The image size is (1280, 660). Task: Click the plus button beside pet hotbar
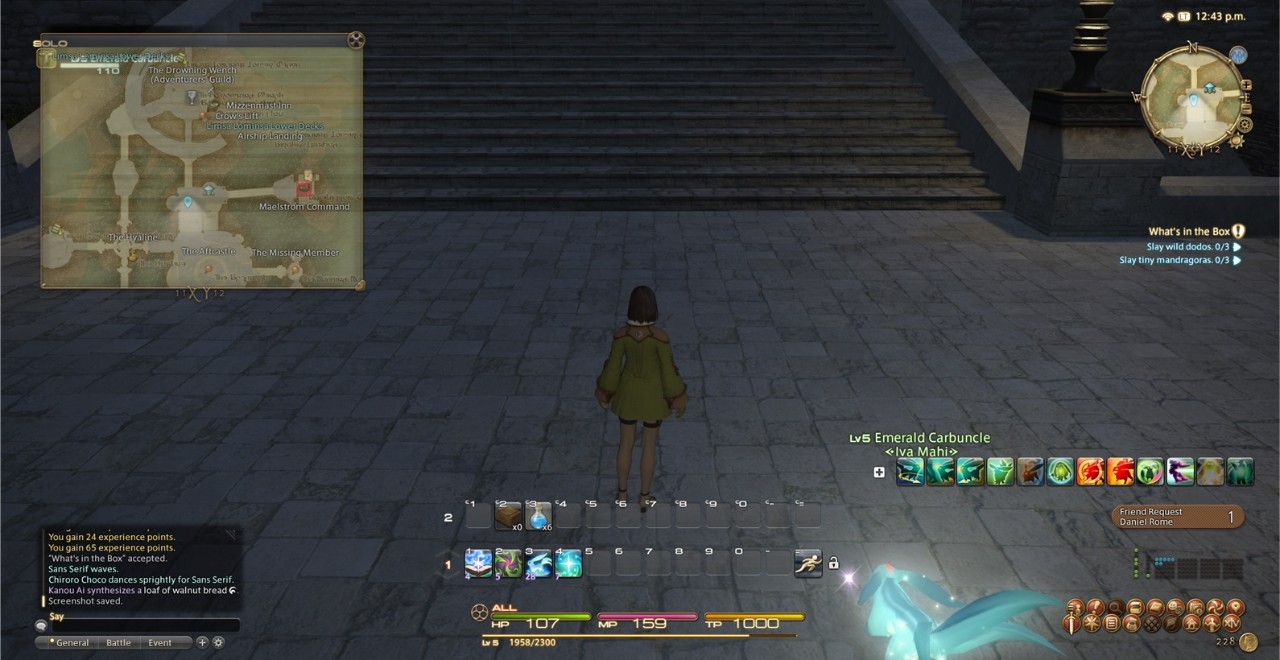[879, 472]
